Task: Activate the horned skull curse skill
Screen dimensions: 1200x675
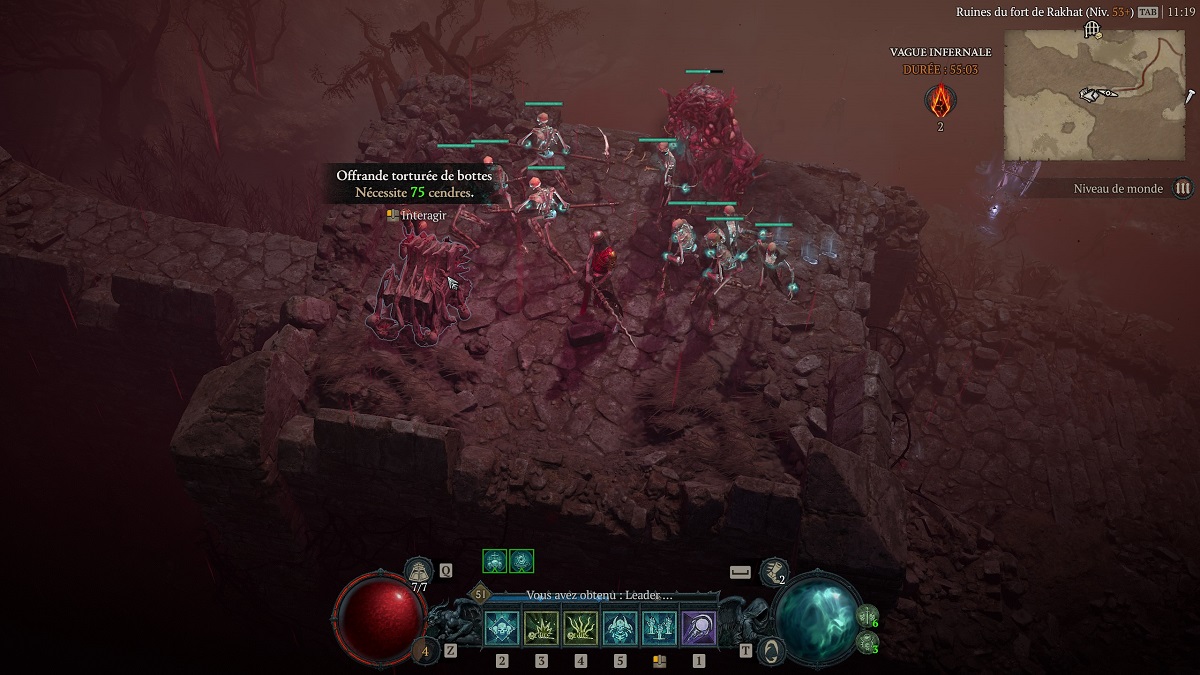Action: point(619,628)
